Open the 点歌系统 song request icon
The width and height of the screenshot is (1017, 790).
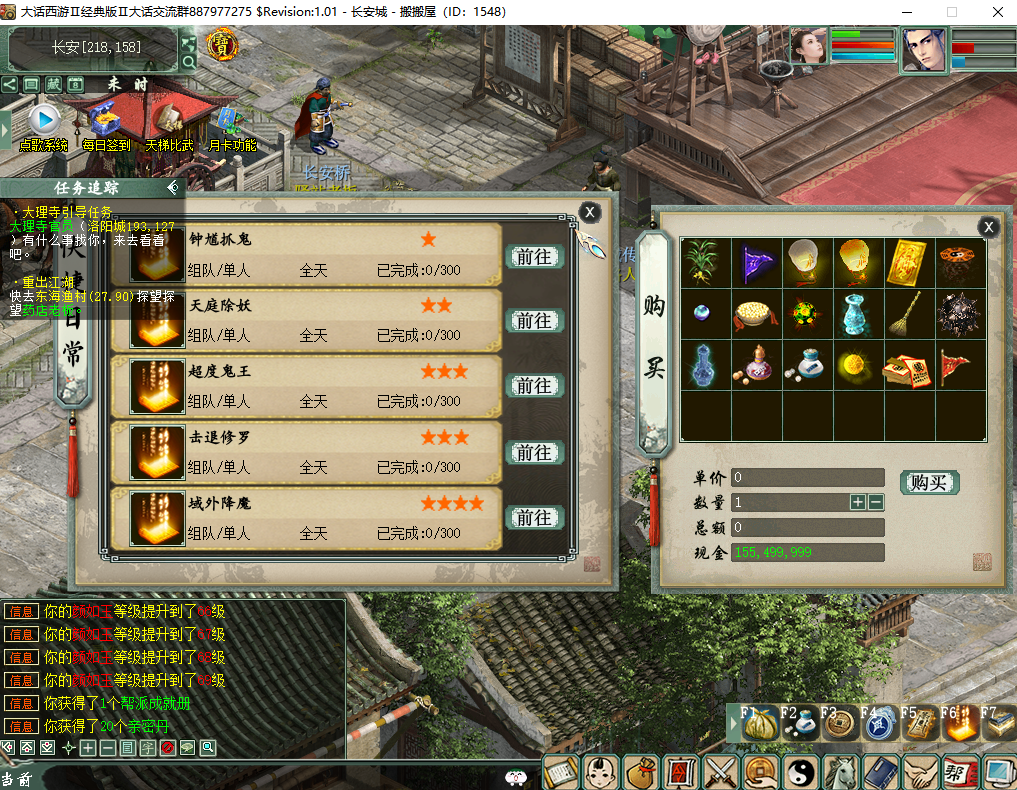click(x=43, y=124)
